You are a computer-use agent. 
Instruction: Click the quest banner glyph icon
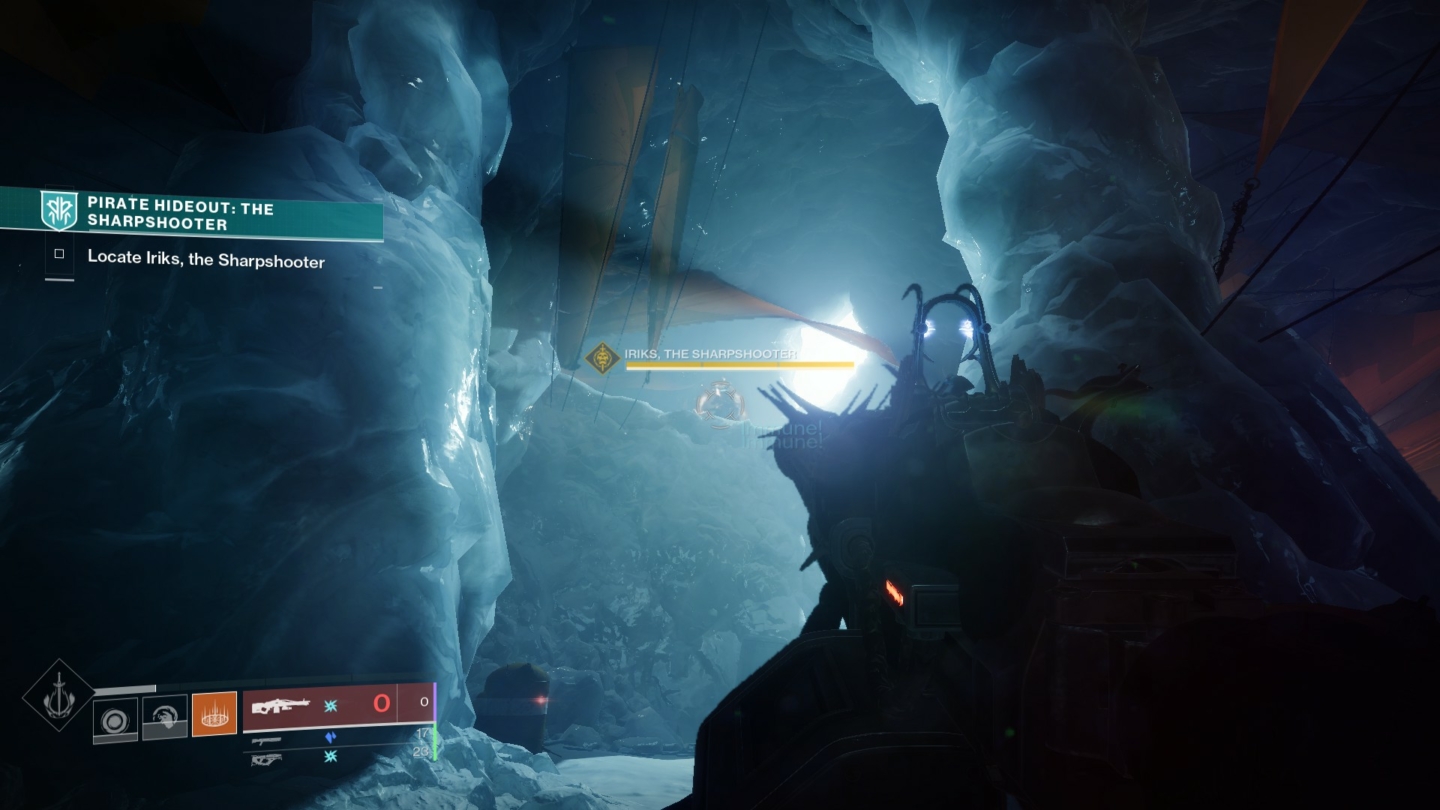[57, 209]
